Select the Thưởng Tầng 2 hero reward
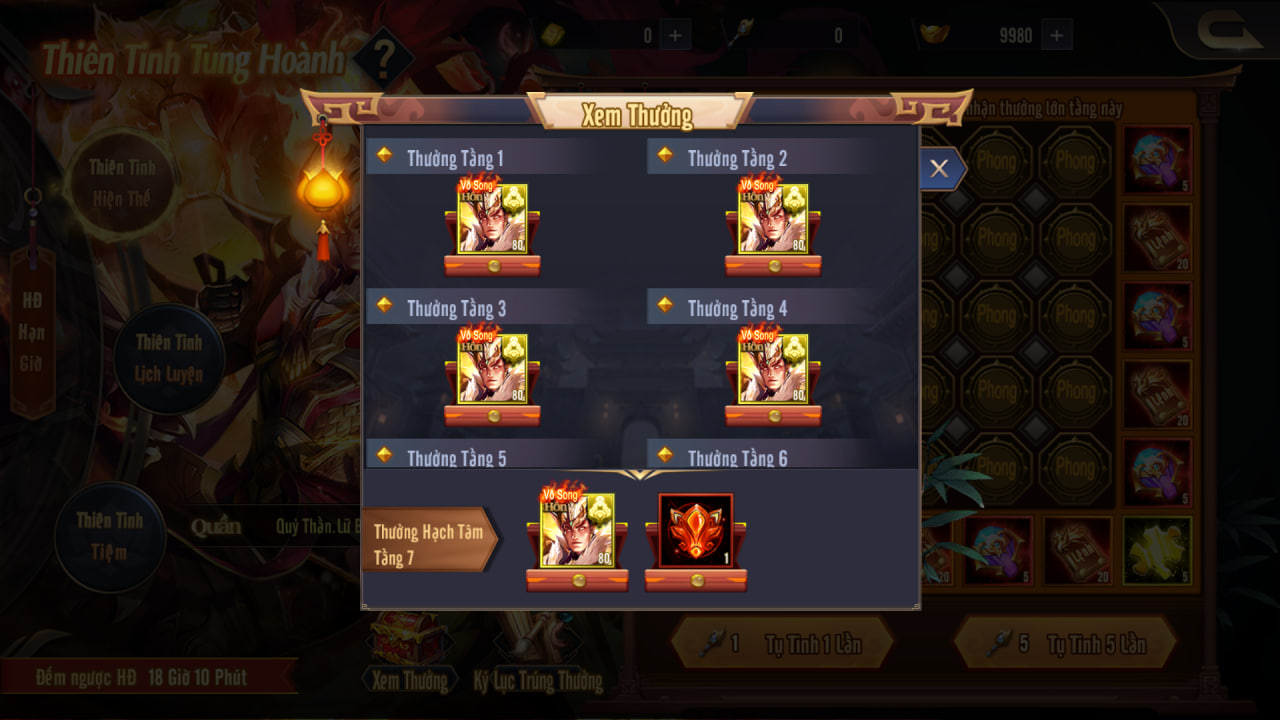Image resolution: width=1280 pixels, height=720 pixels. (773, 219)
